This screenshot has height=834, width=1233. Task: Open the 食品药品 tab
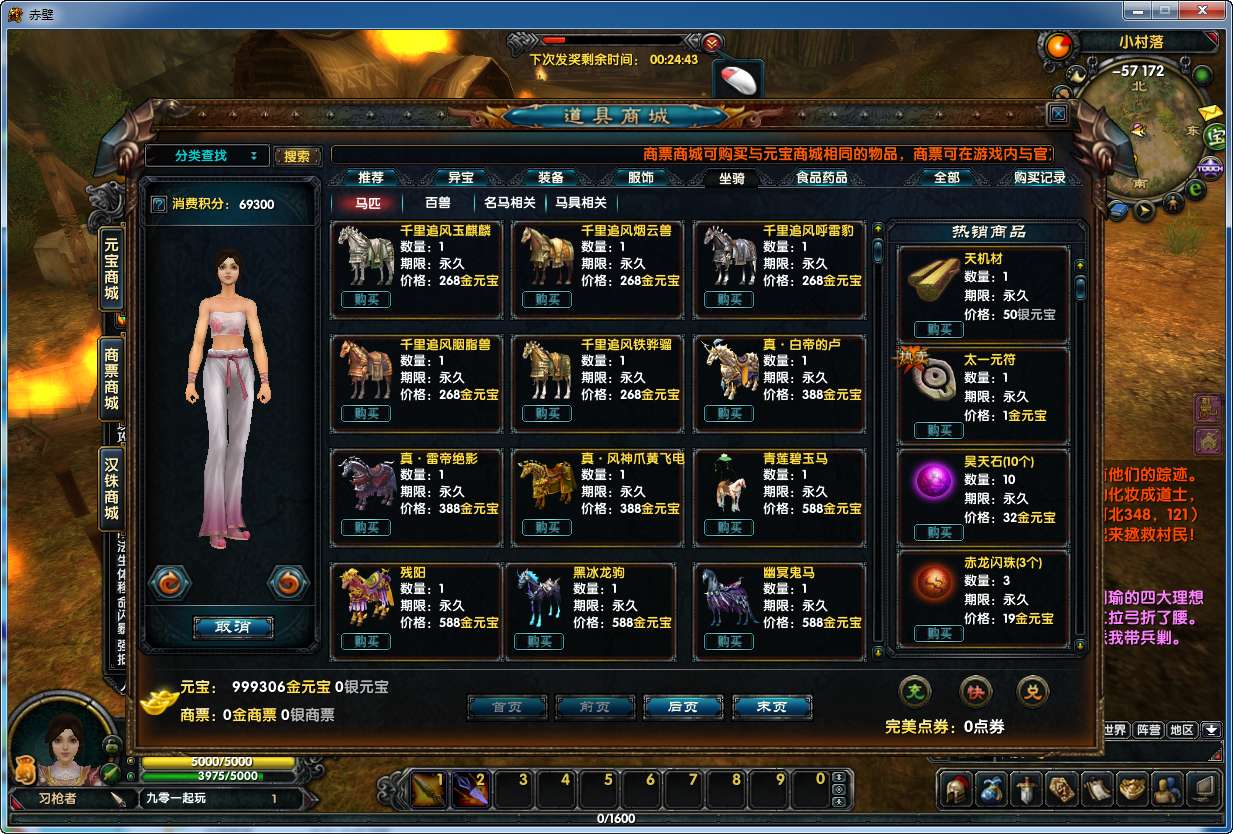[x=821, y=178]
